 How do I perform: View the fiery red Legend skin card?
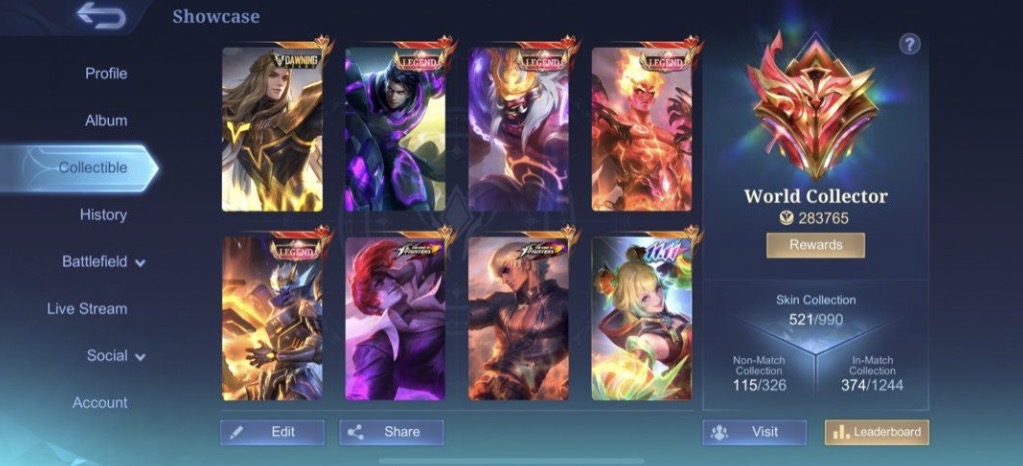pyautogui.click(x=641, y=128)
